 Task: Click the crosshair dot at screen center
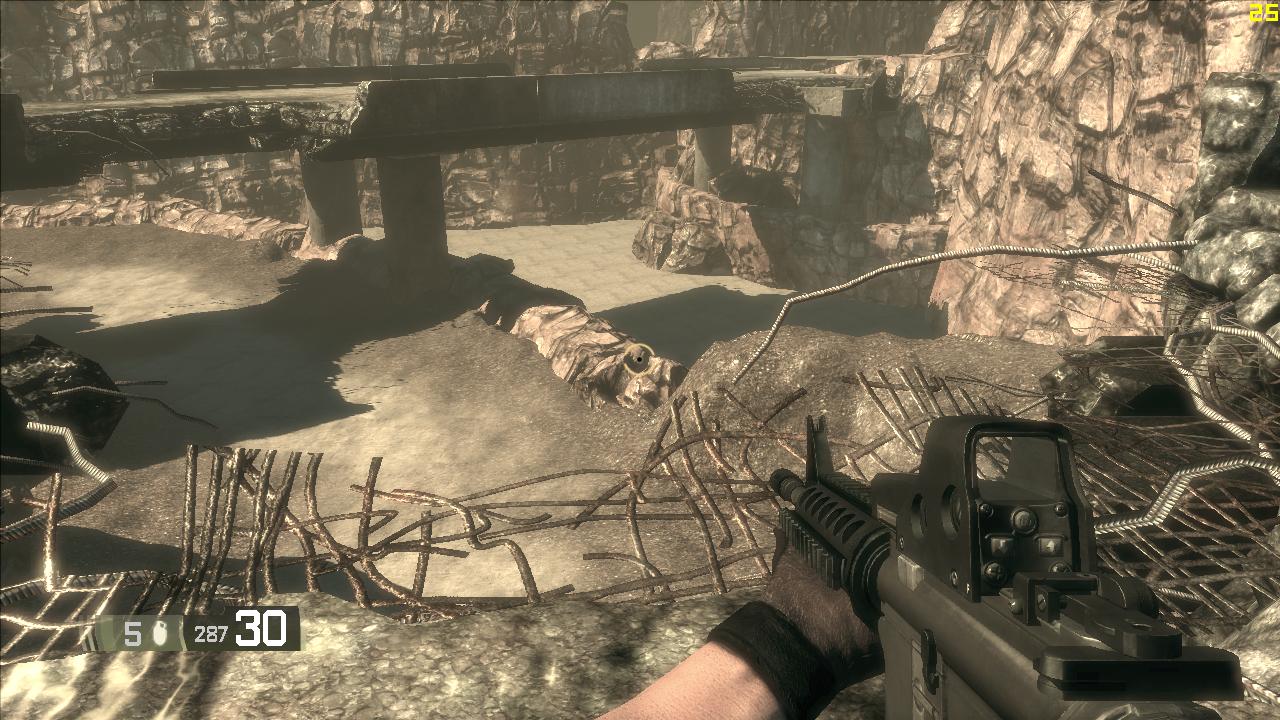pos(637,357)
